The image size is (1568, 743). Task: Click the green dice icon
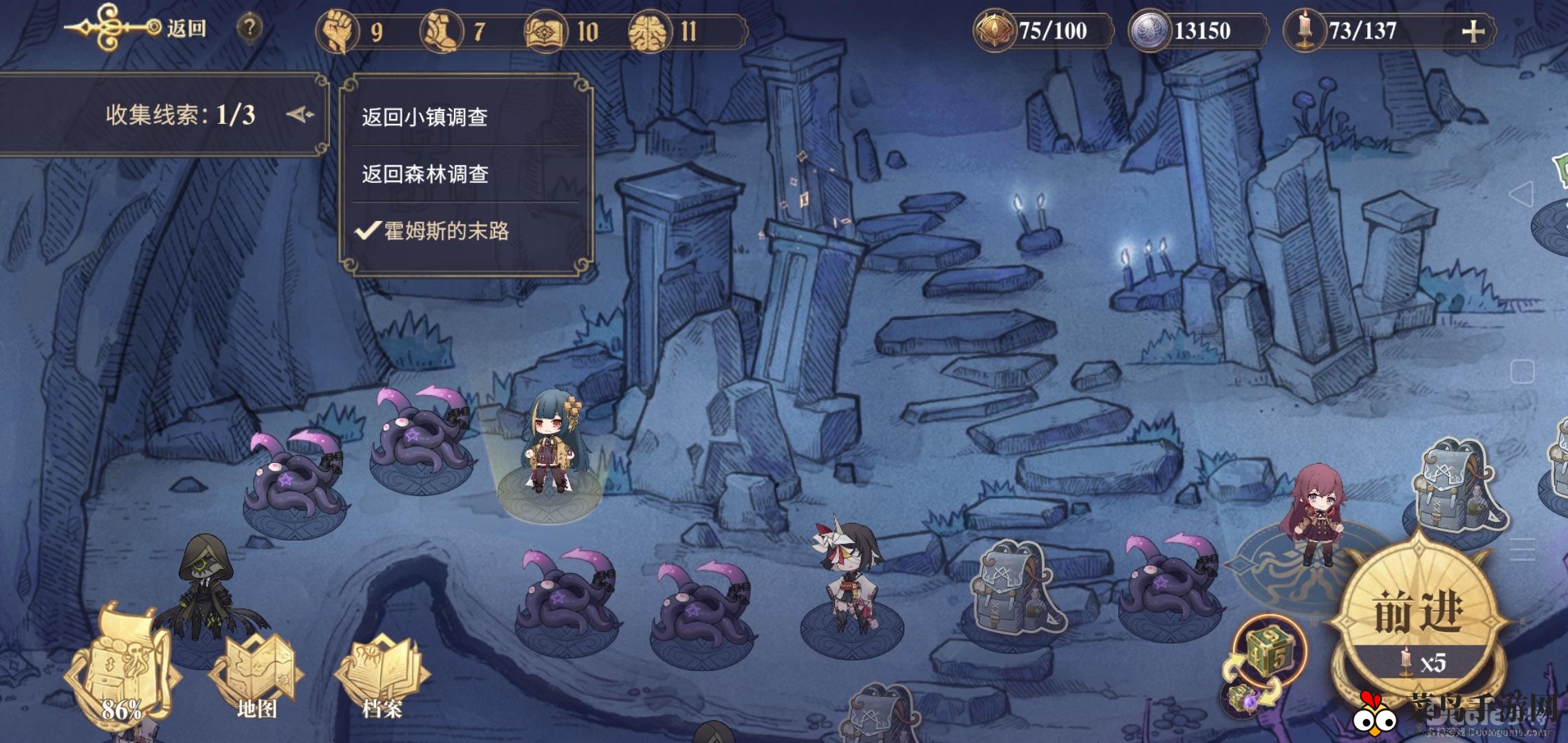[x=1270, y=650]
